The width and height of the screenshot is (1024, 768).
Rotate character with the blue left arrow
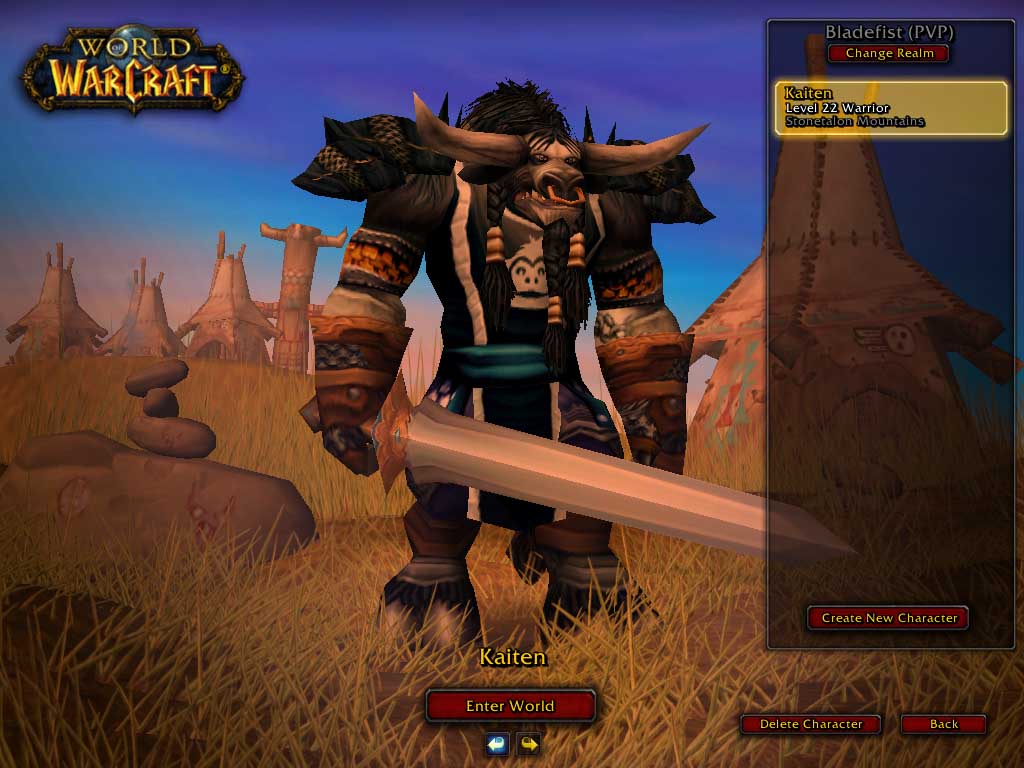click(497, 743)
